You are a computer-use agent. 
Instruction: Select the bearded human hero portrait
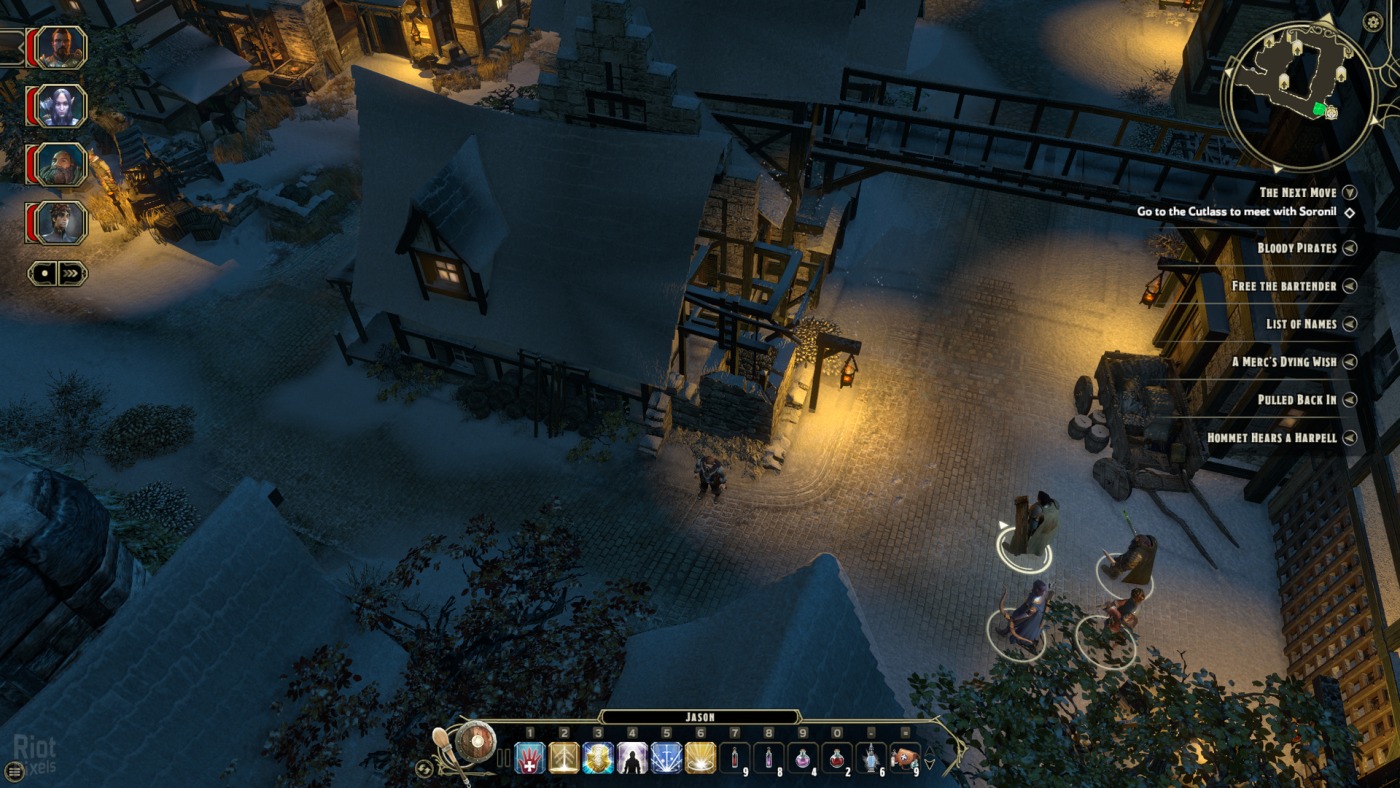[x=62, y=47]
